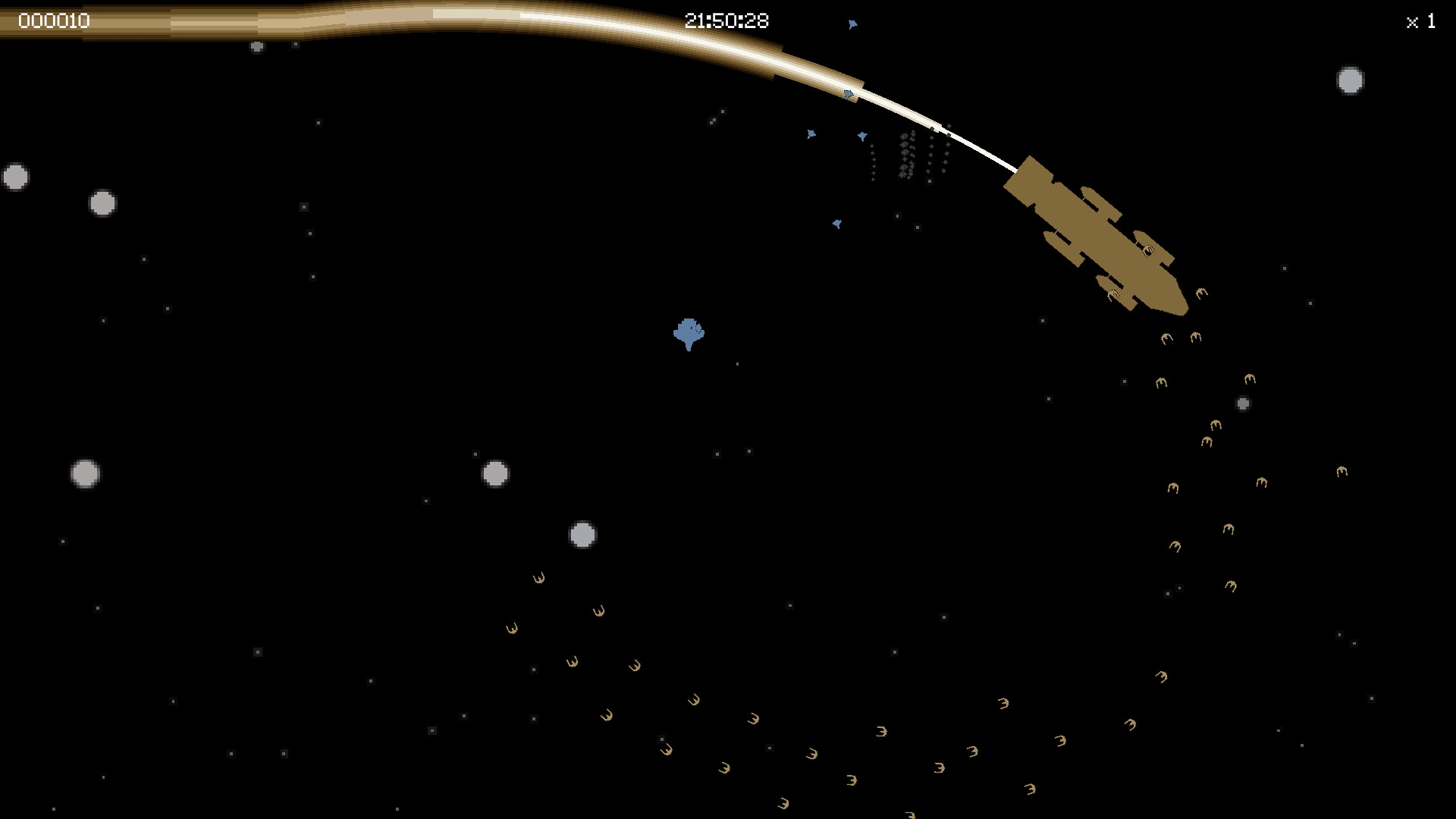Viewport: 1456px width, 819px height.
Task: Click the enemy ship riding the contrail
Action: 847,95
